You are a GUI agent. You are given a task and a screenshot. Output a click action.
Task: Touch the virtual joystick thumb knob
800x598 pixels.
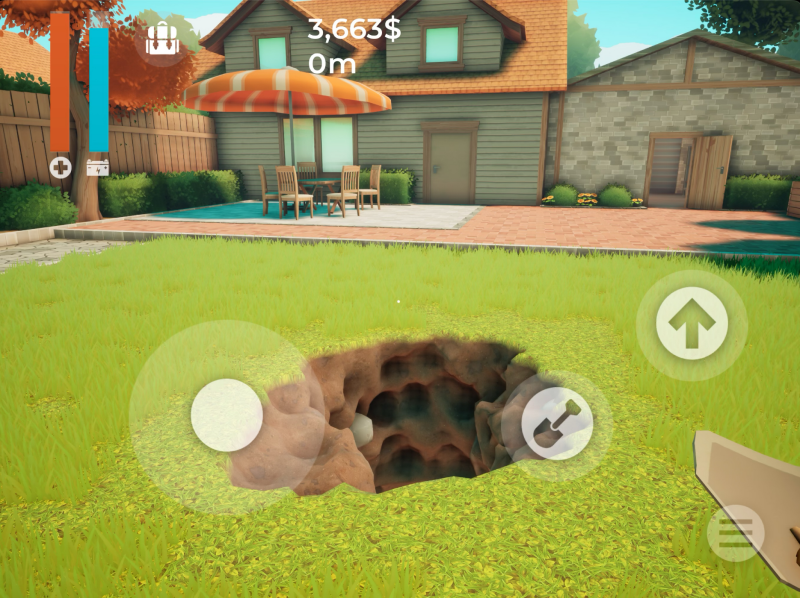click(x=227, y=415)
